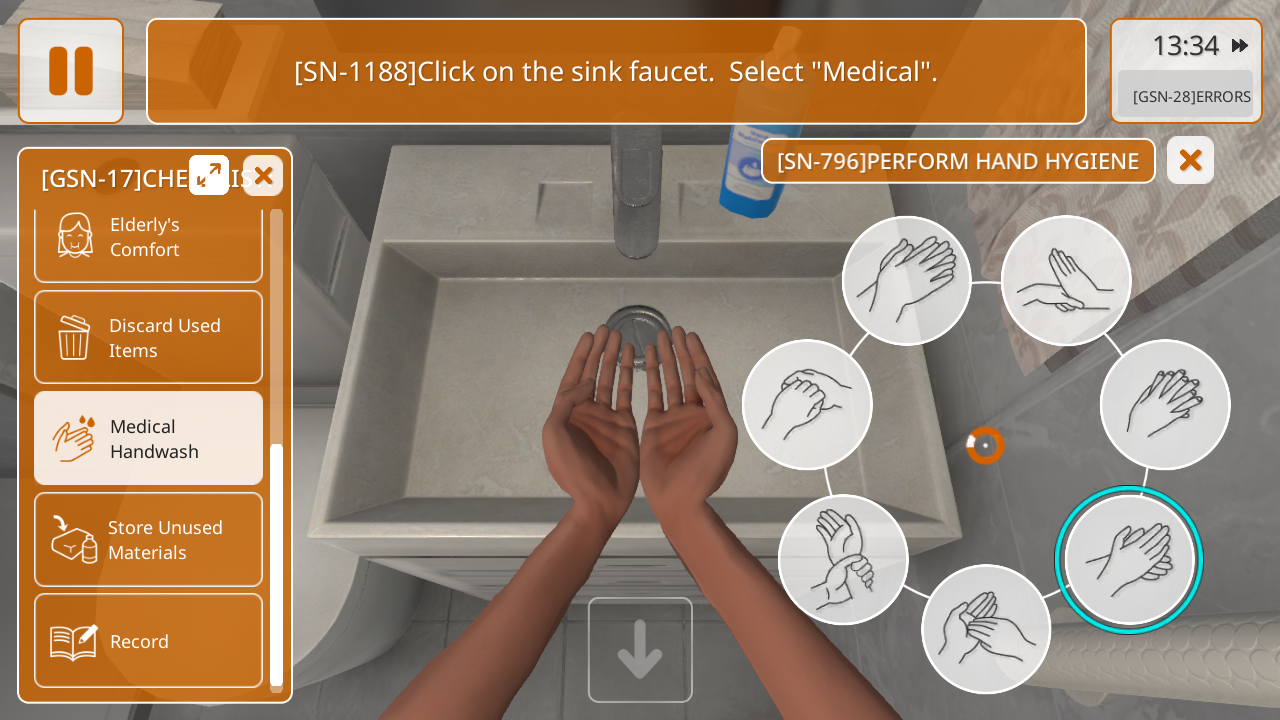
Task: Choose the crossed hands step beside the towel
Action: click(x=1066, y=281)
